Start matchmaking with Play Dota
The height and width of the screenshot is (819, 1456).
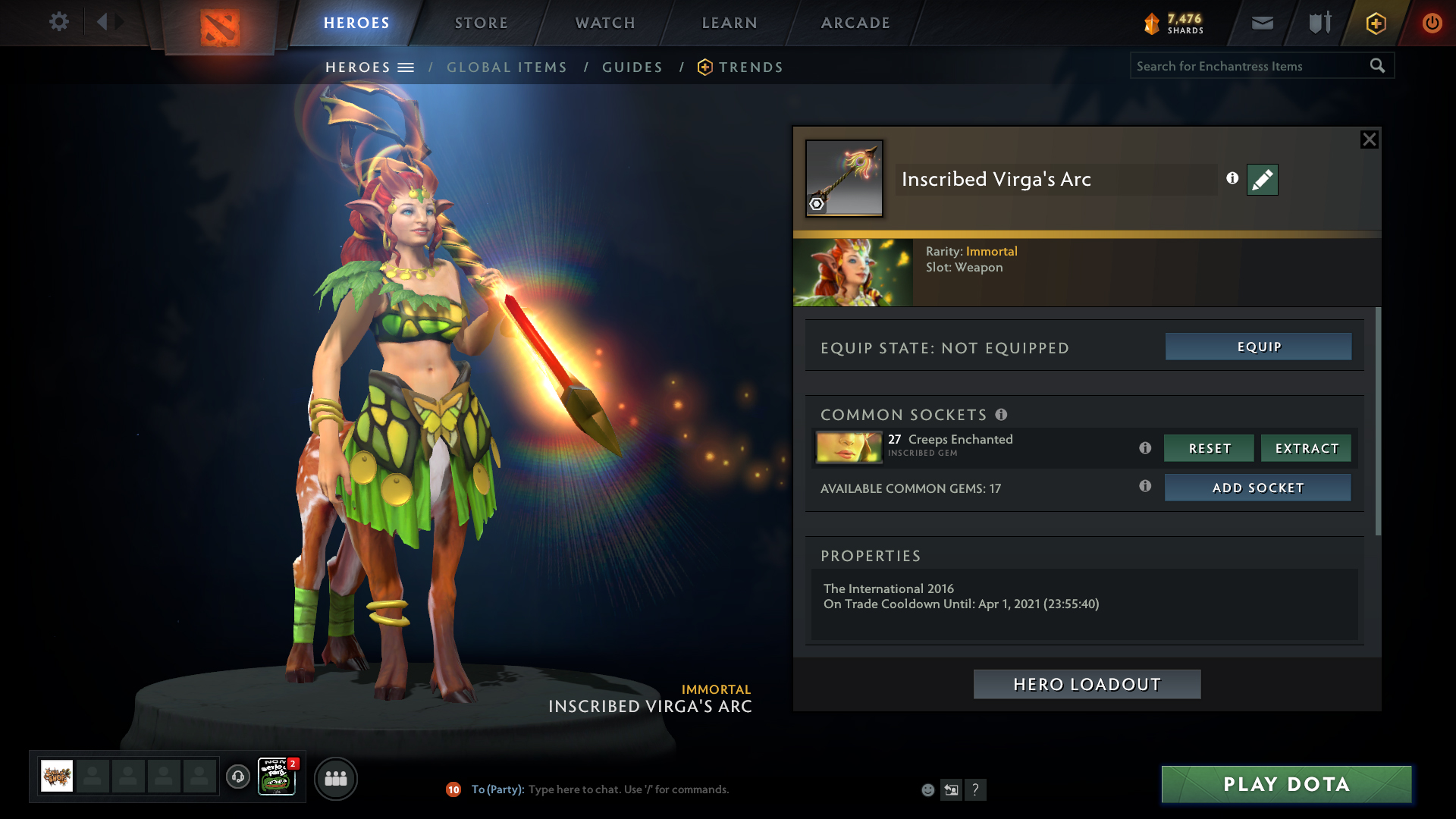pyautogui.click(x=1286, y=784)
